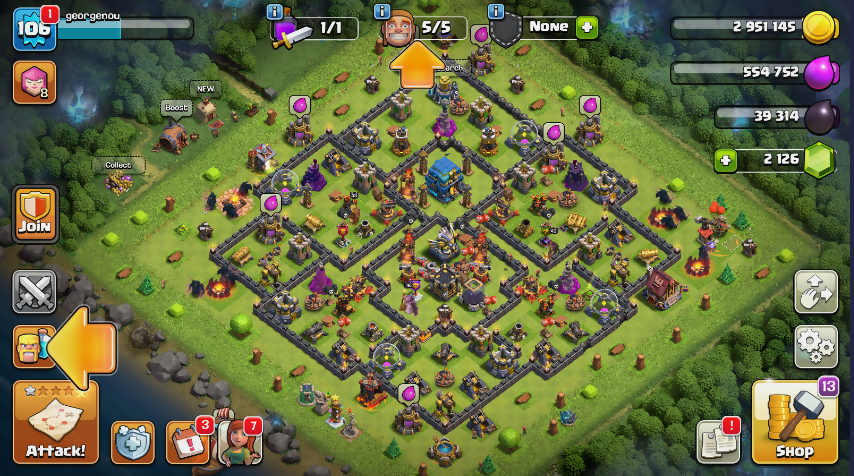Click the builder face 5/5 indicator
Image resolution: width=854 pixels, height=476 pixels.
(x=402, y=29)
